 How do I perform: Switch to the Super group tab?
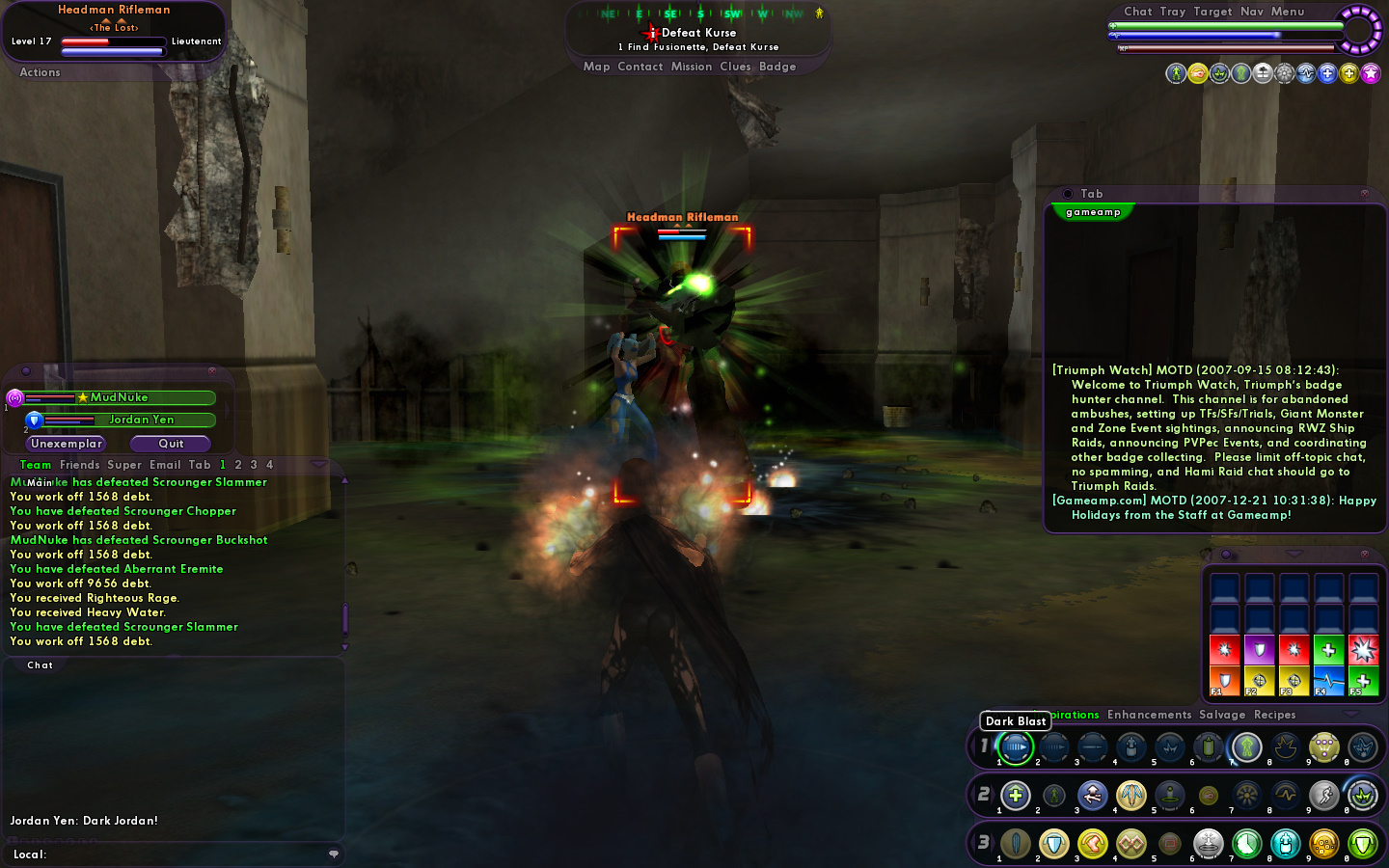tap(124, 465)
